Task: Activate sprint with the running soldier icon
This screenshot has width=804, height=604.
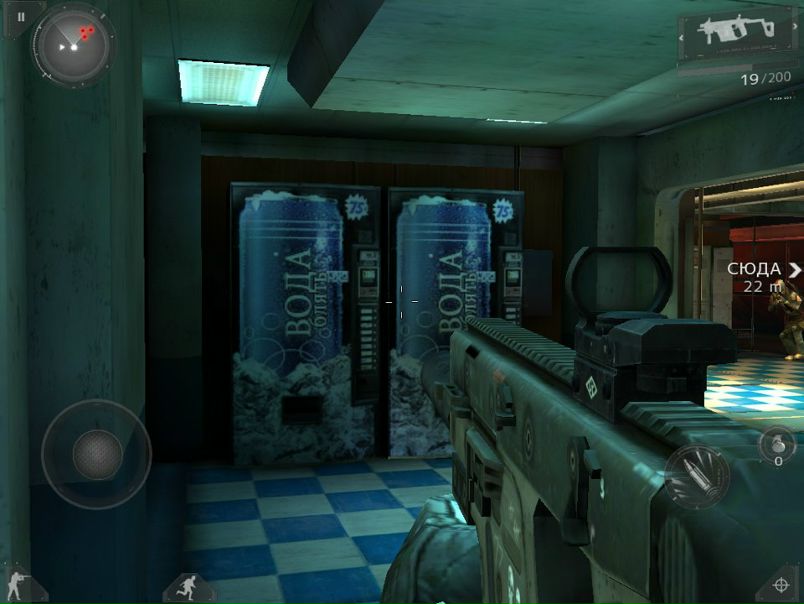Action: pyautogui.click(x=189, y=588)
